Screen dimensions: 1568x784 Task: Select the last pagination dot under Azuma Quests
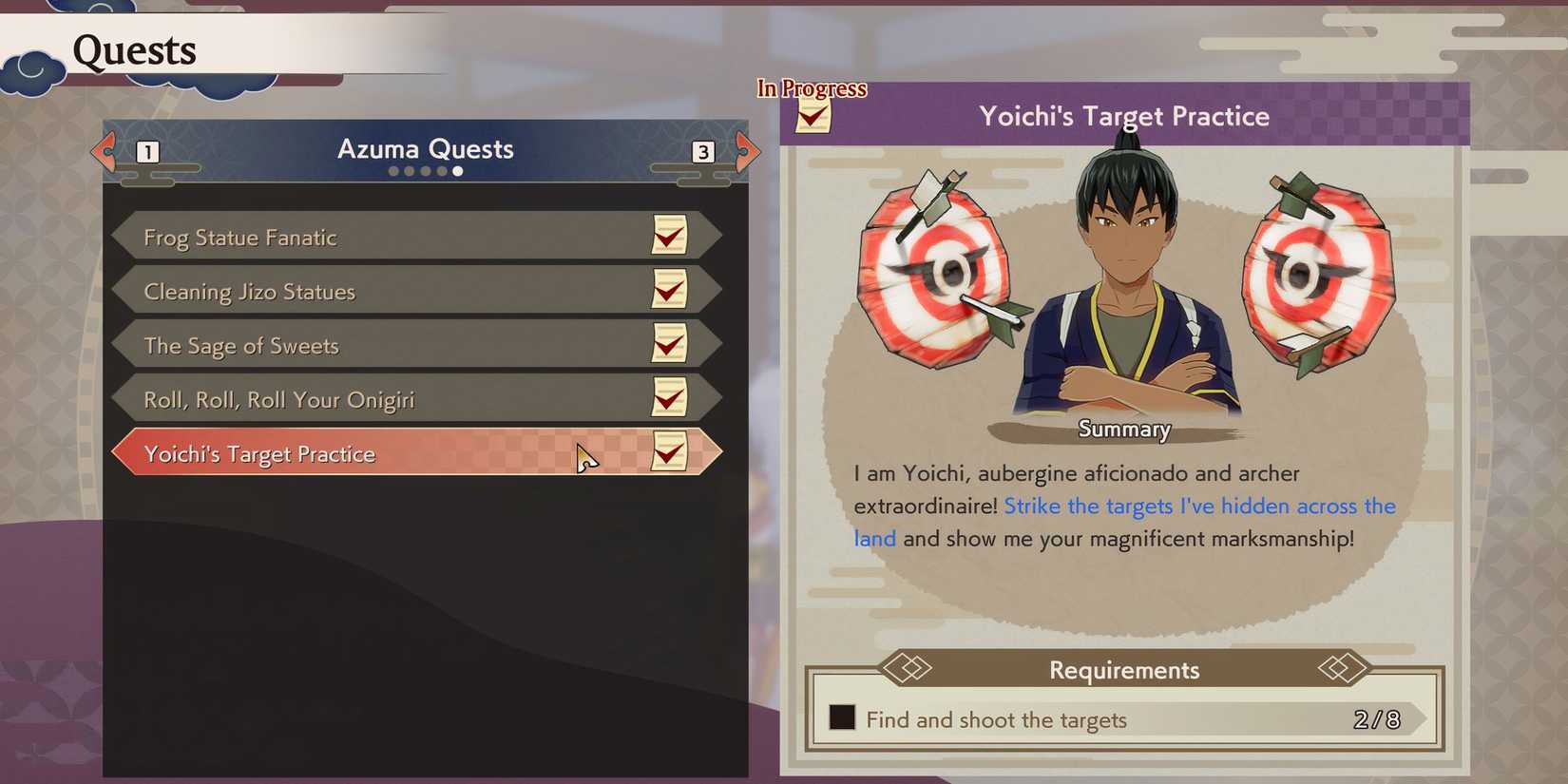point(458,171)
